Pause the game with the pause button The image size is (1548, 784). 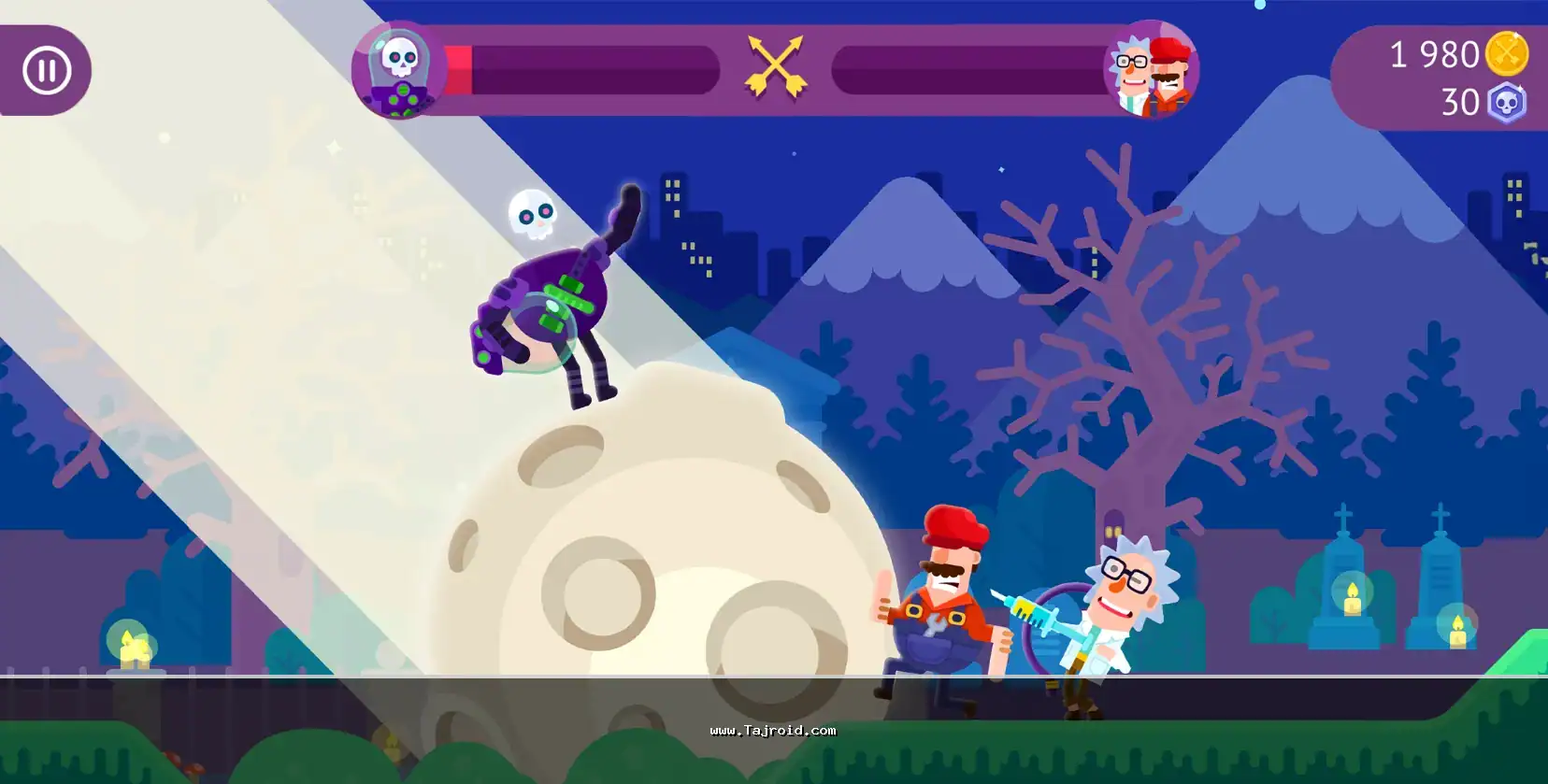47,70
